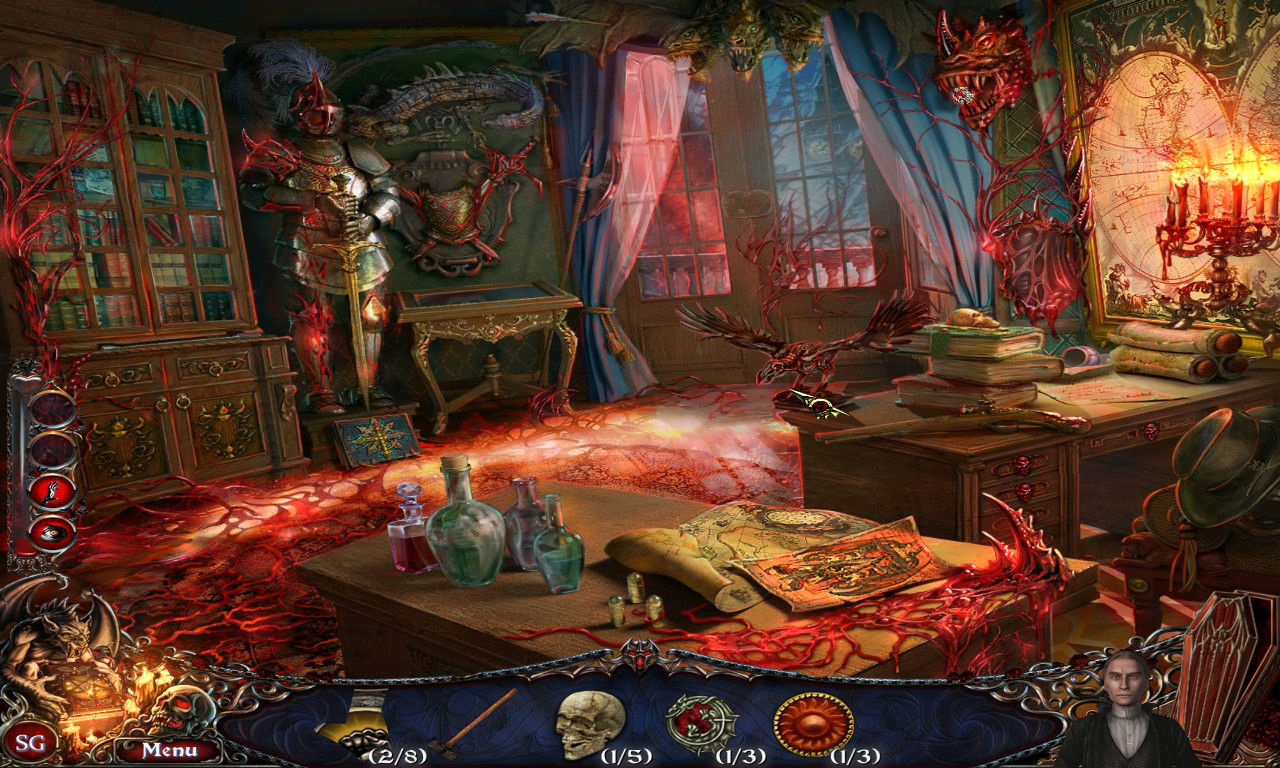The height and width of the screenshot is (768, 1280).
Task: Select the orange sun disc item
Action: [813, 723]
